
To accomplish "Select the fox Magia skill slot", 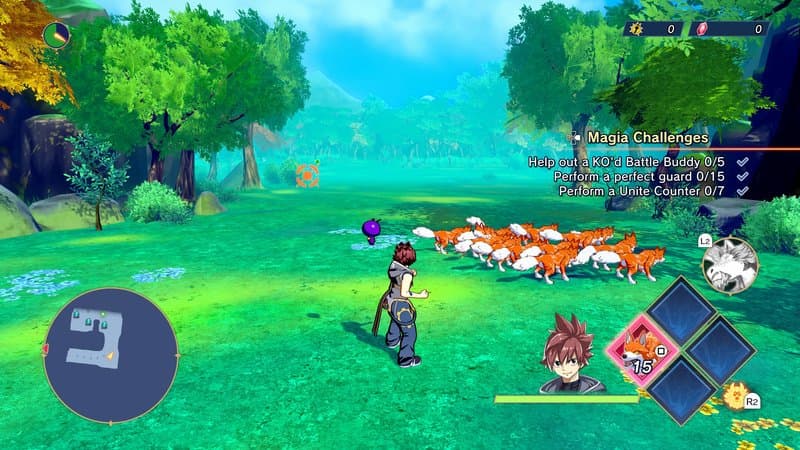I will point(640,351).
